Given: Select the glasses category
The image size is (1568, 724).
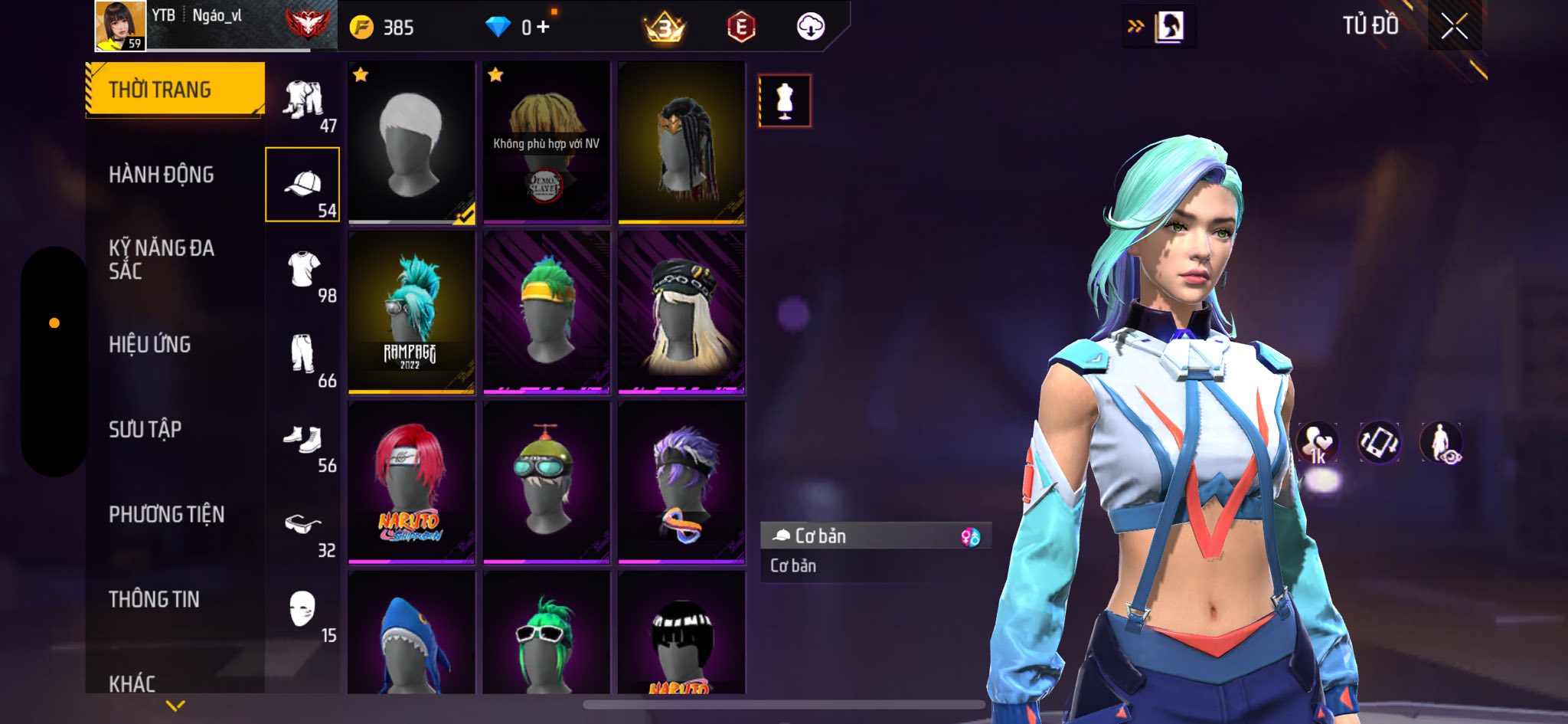Looking at the screenshot, I should [x=303, y=526].
